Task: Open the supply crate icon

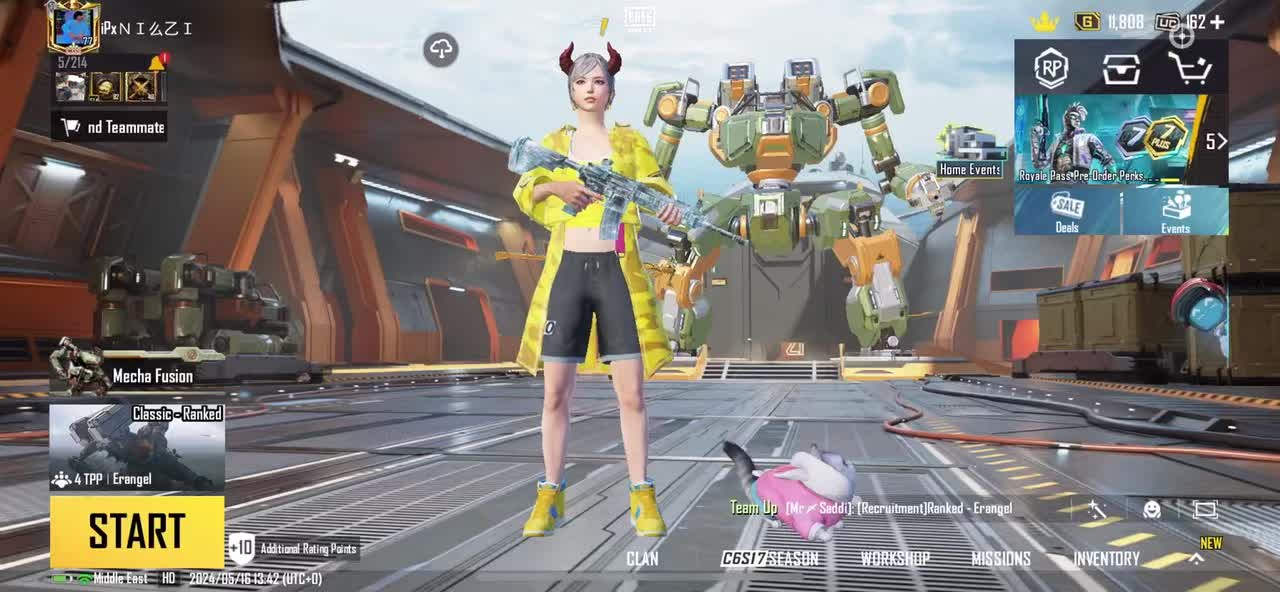Action: [x=1121, y=68]
